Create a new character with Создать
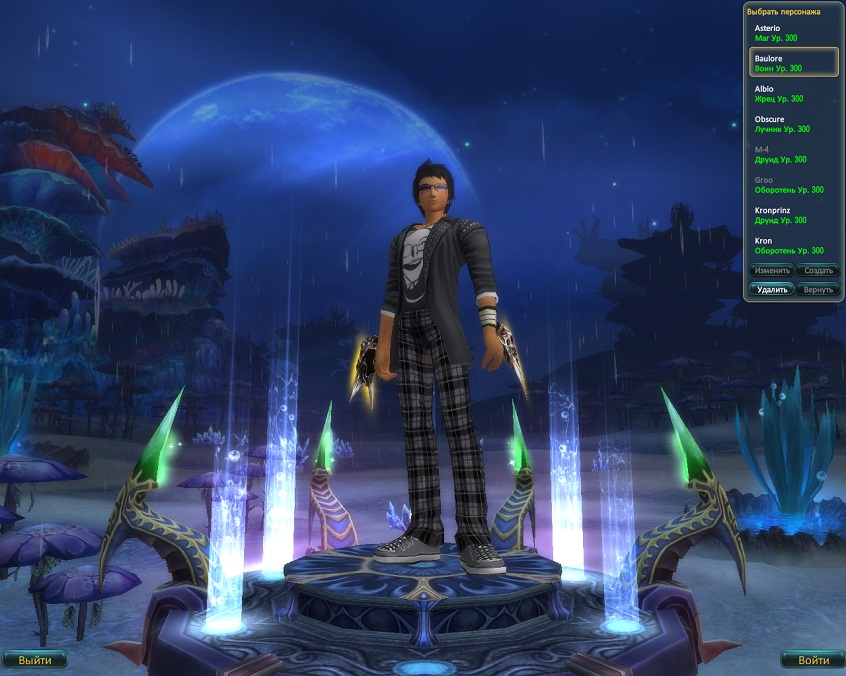This screenshot has width=846, height=676. coord(818,270)
